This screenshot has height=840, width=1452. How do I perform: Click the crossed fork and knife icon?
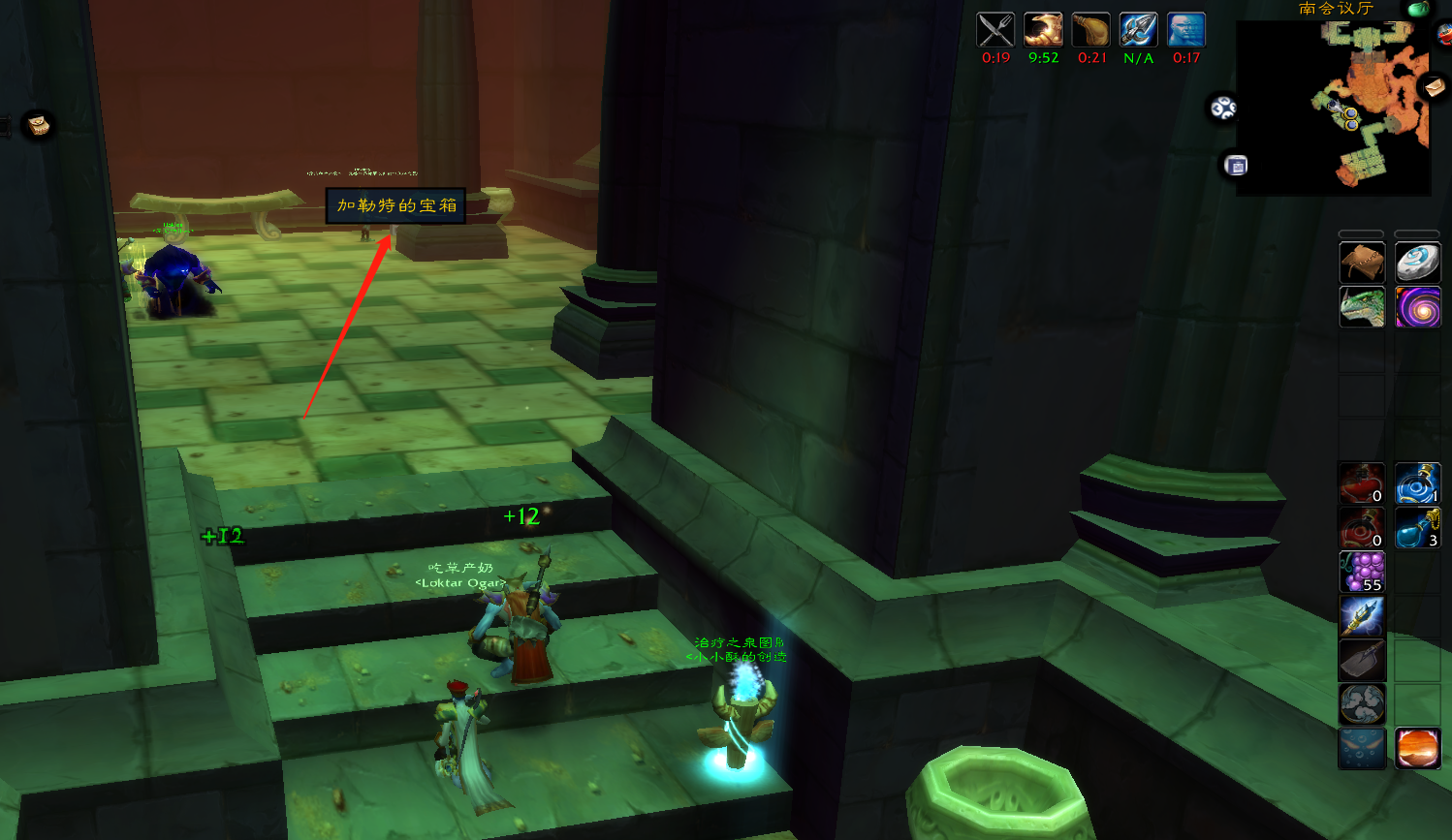pos(995,30)
